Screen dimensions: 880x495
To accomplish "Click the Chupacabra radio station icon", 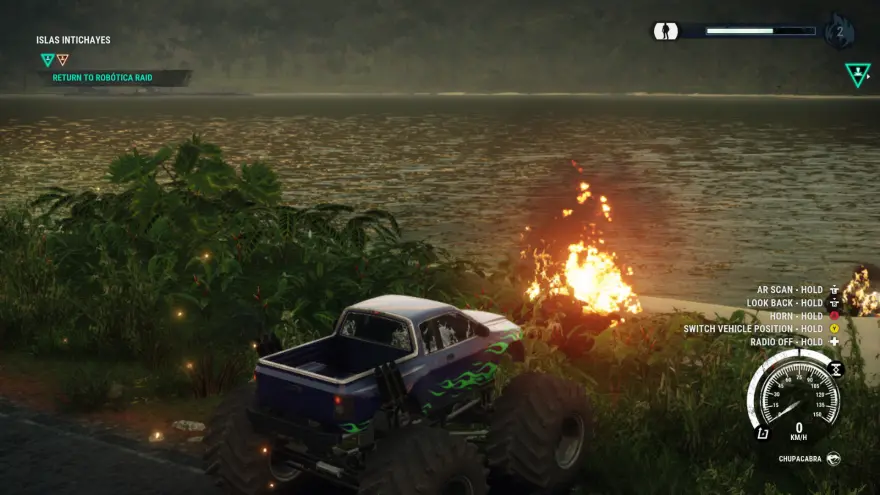I will [833, 459].
